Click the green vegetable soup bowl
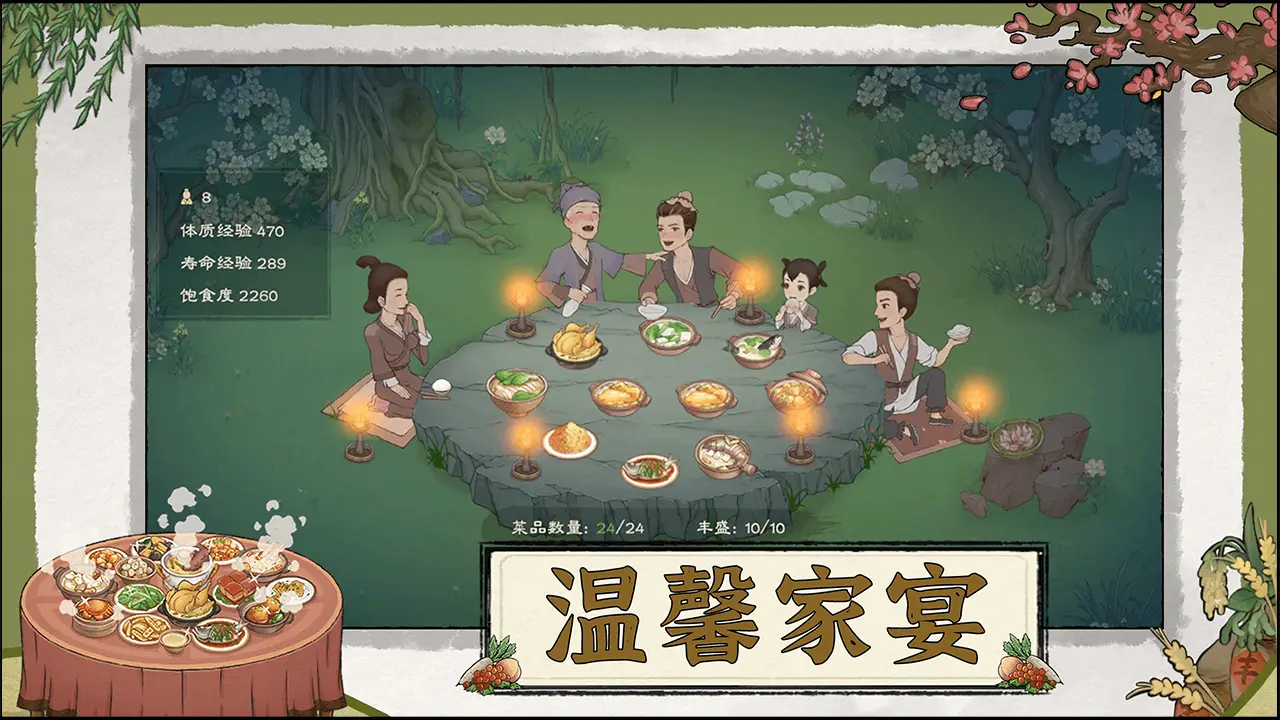This screenshot has height=720, width=1280. point(668,333)
